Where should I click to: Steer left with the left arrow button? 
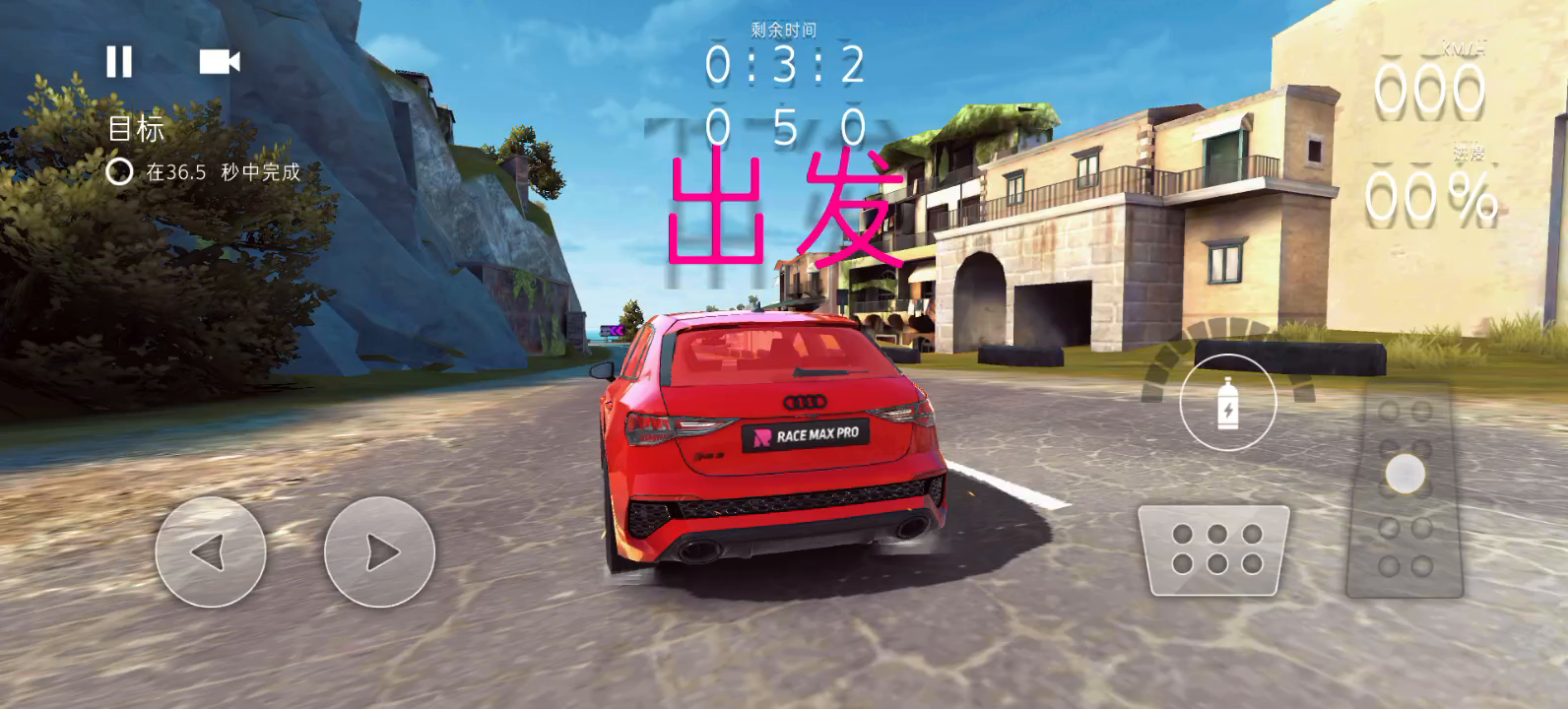(x=210, y=551)
